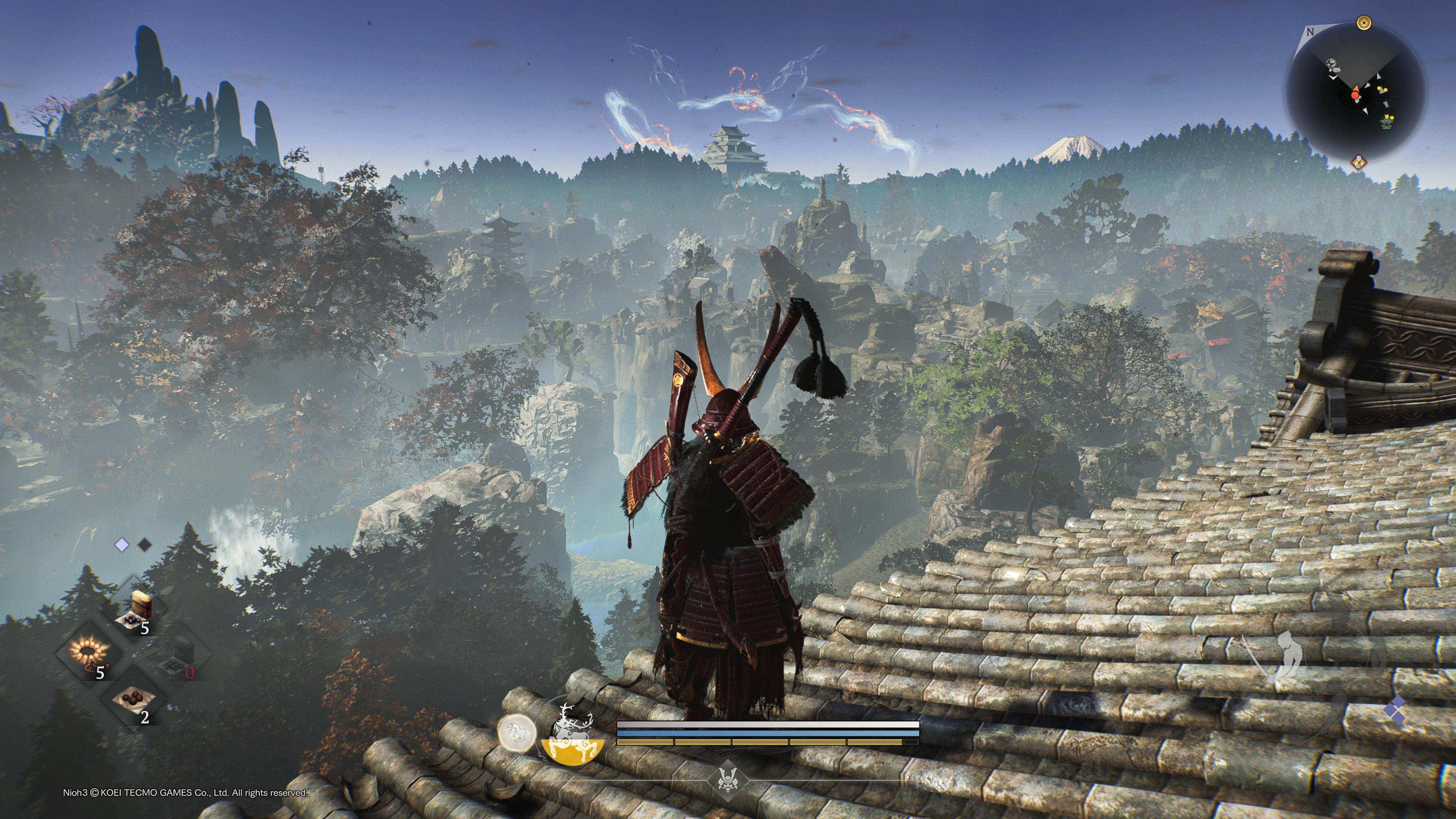Choose the brown pills slot with count 2
This screenshot has height=819, width=1456.
(135, 700)
